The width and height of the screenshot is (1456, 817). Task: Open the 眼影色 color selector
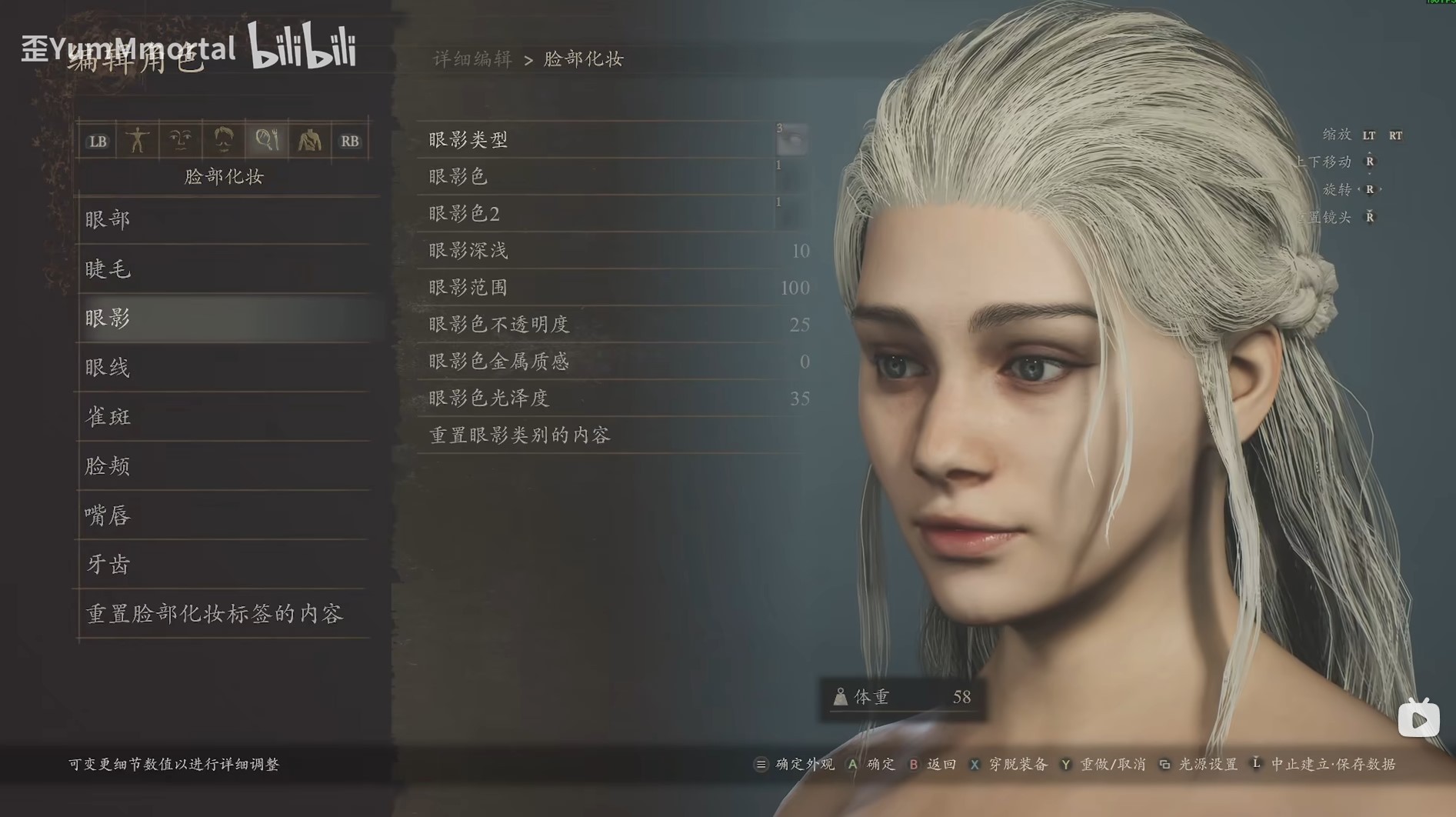(608, 177)
